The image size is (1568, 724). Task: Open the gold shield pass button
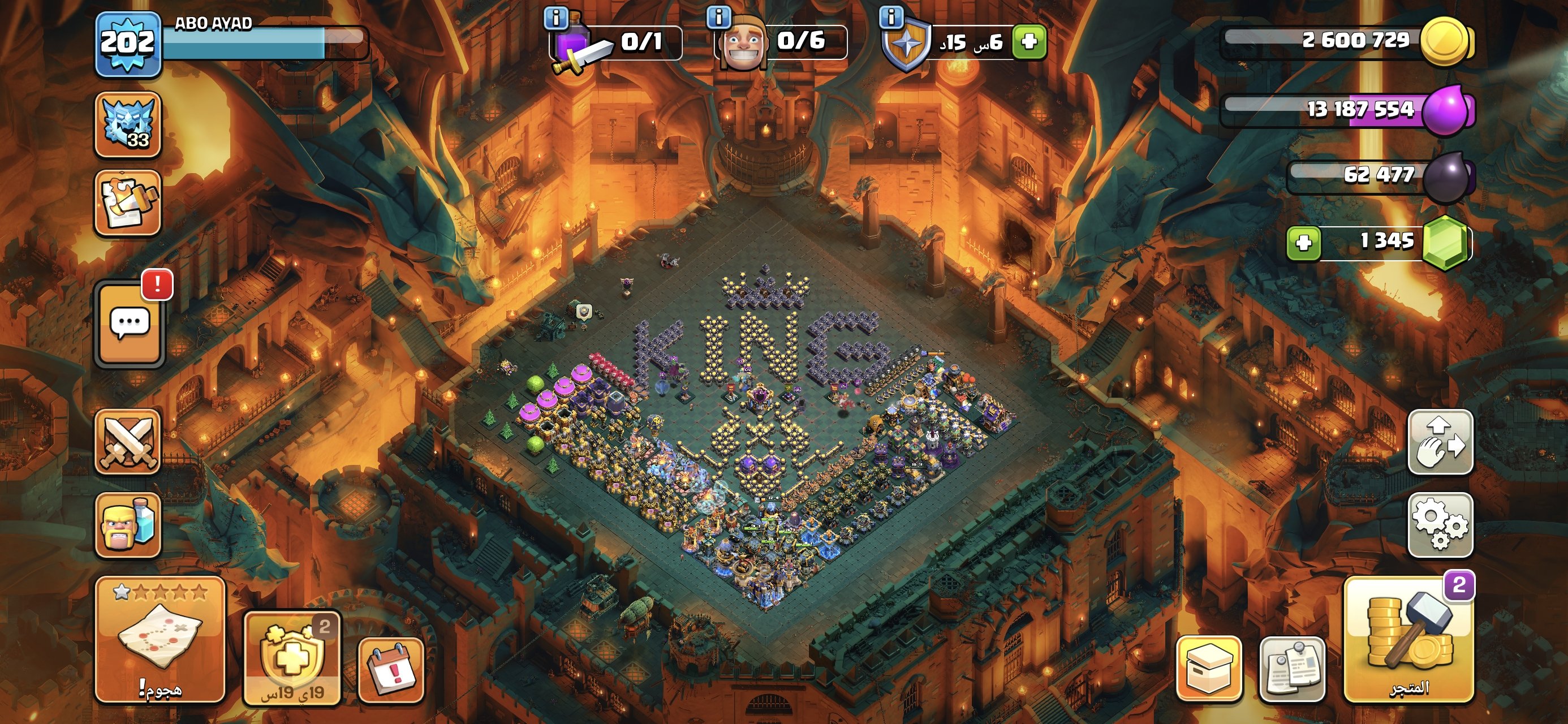tap(292, 658)
